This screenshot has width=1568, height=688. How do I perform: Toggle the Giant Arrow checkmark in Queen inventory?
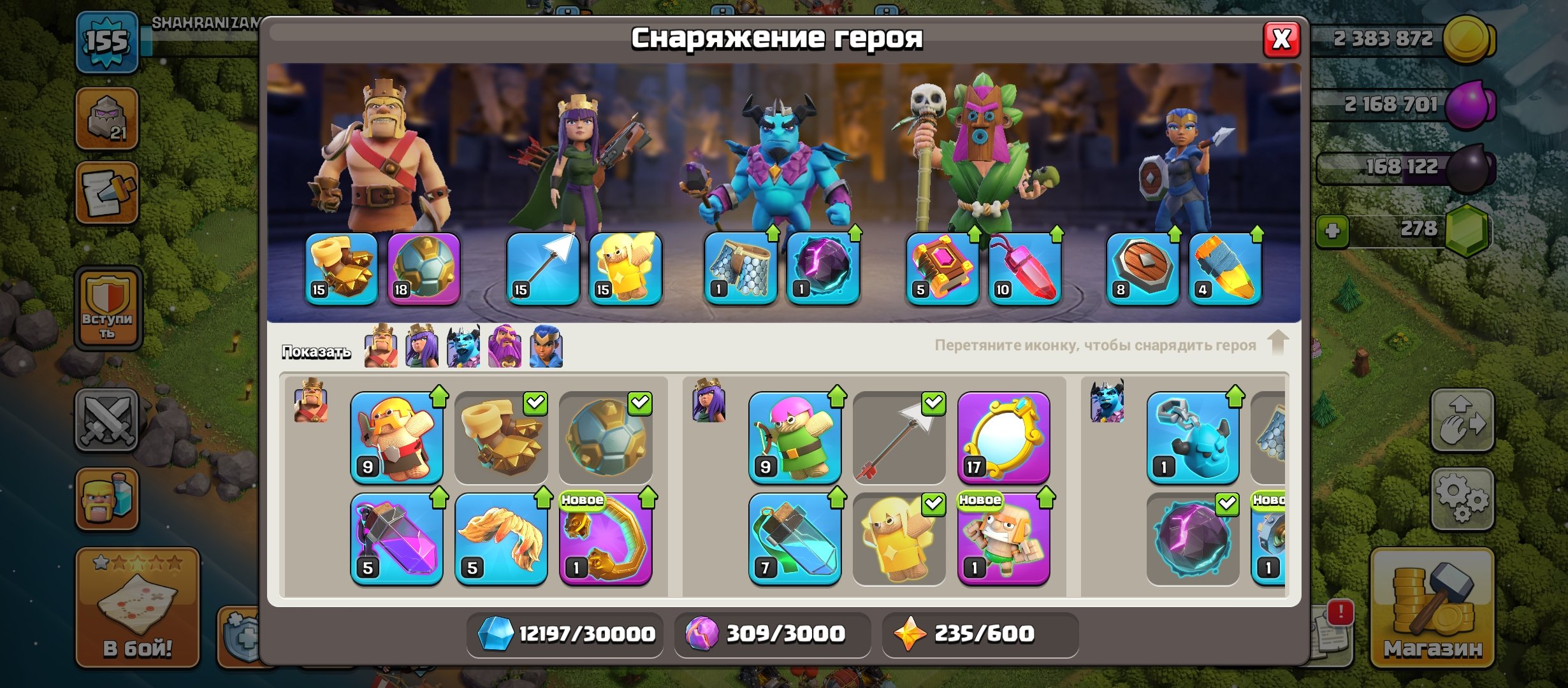[x=933, y=402]
